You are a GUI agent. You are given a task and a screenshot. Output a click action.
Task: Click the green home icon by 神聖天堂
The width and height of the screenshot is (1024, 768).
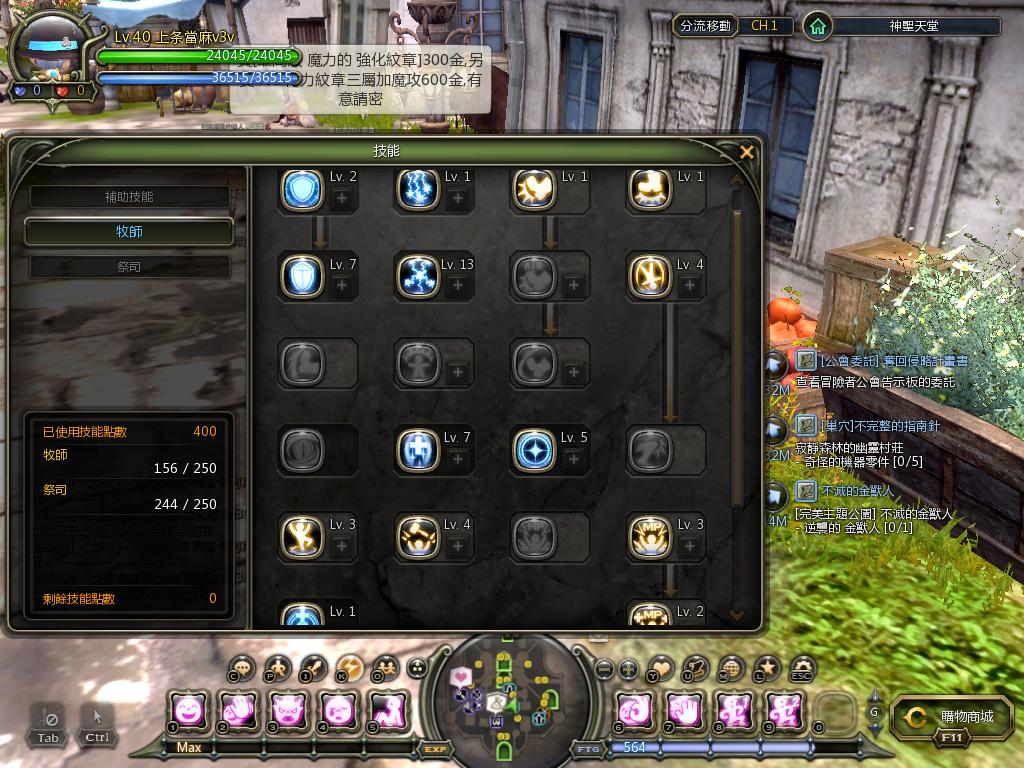pyautogui.click(x=818, y=27)
